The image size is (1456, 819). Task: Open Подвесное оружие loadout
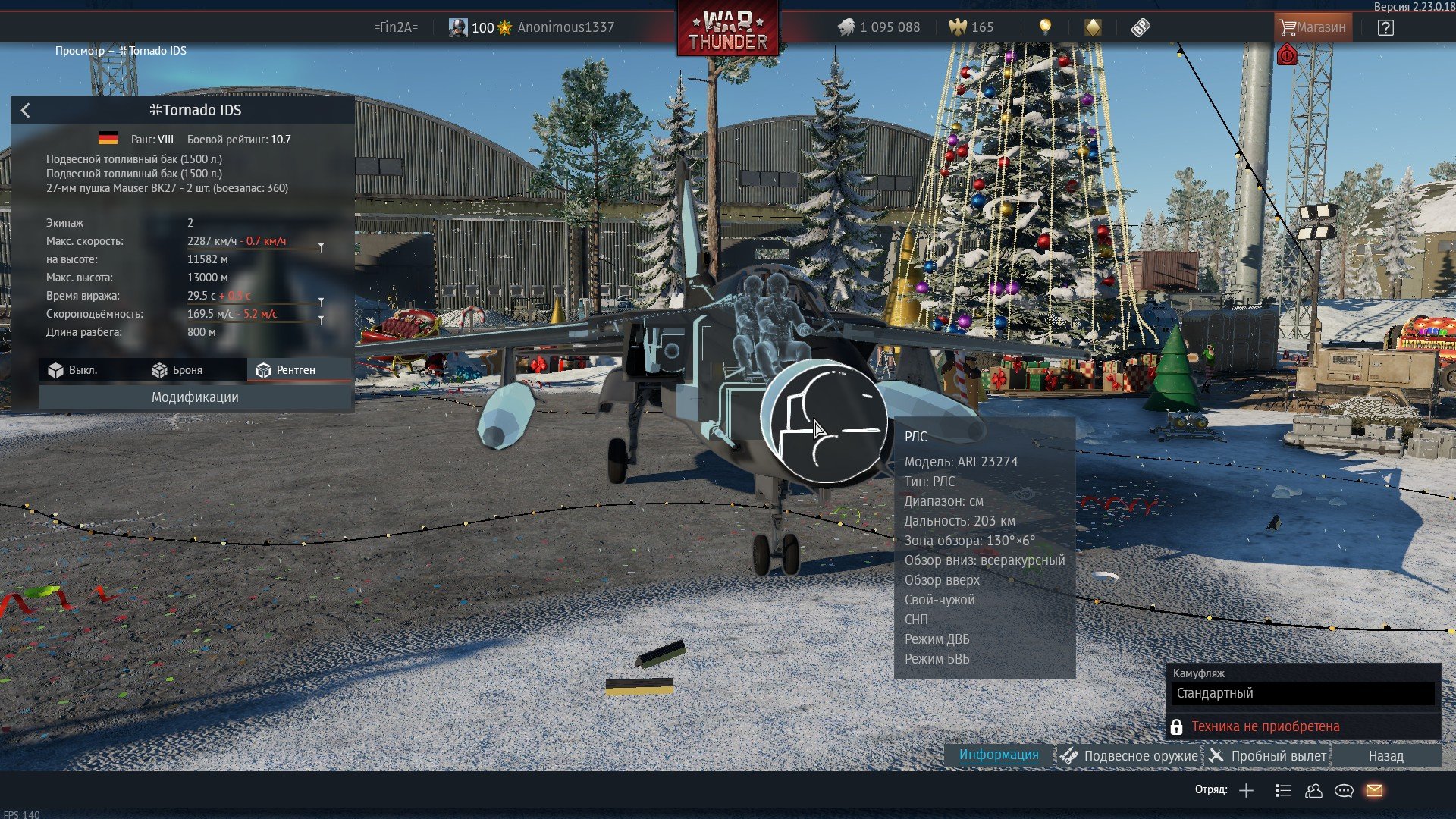(x=1130, y=756)
